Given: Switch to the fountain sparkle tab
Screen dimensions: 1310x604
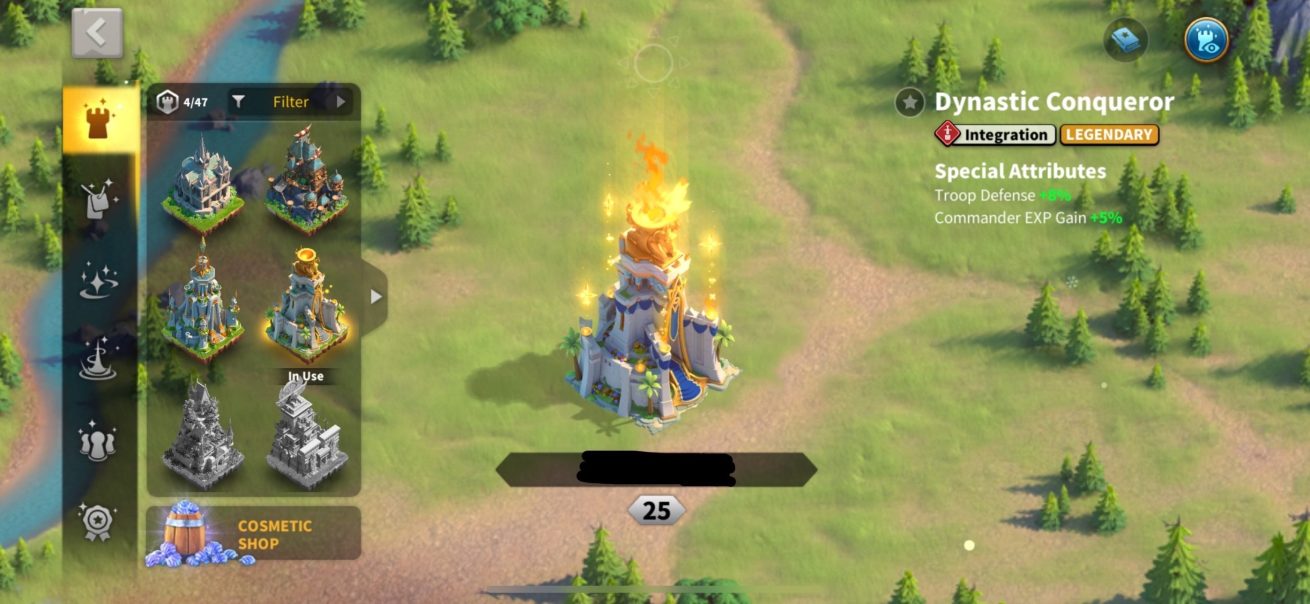Looking at the screenshot, I should (99, 360).
